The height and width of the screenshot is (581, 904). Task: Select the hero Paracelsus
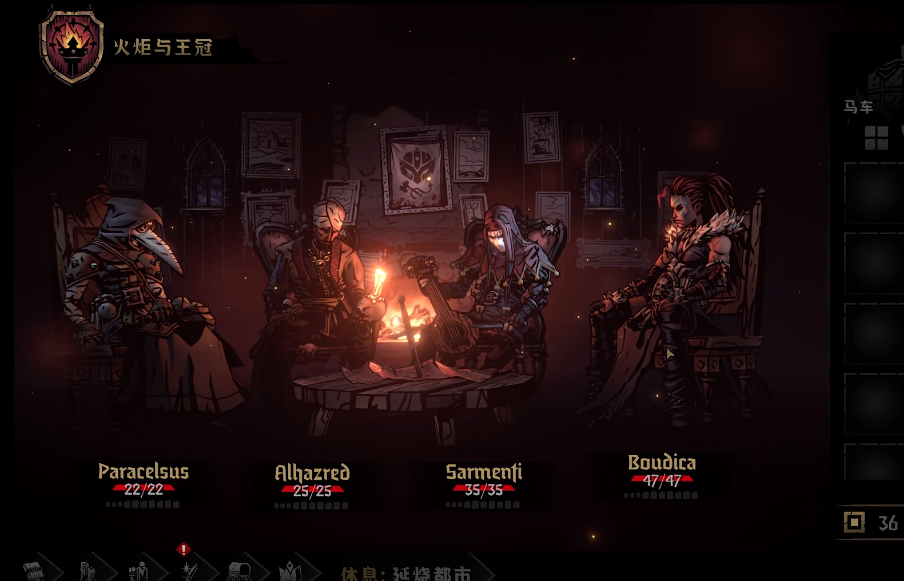point(143,472)
